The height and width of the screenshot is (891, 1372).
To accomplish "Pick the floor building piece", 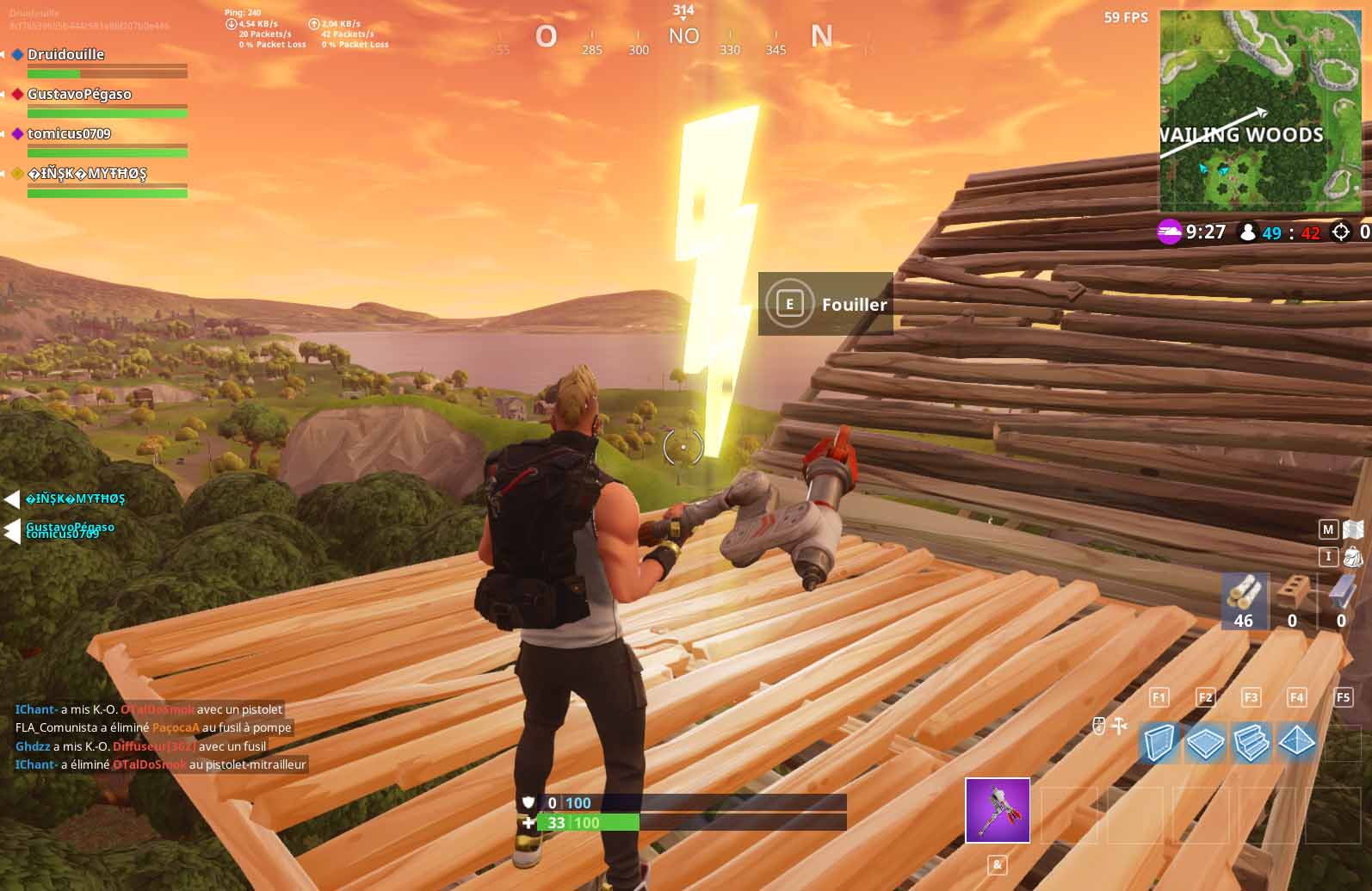I will tap(1205, 742).
